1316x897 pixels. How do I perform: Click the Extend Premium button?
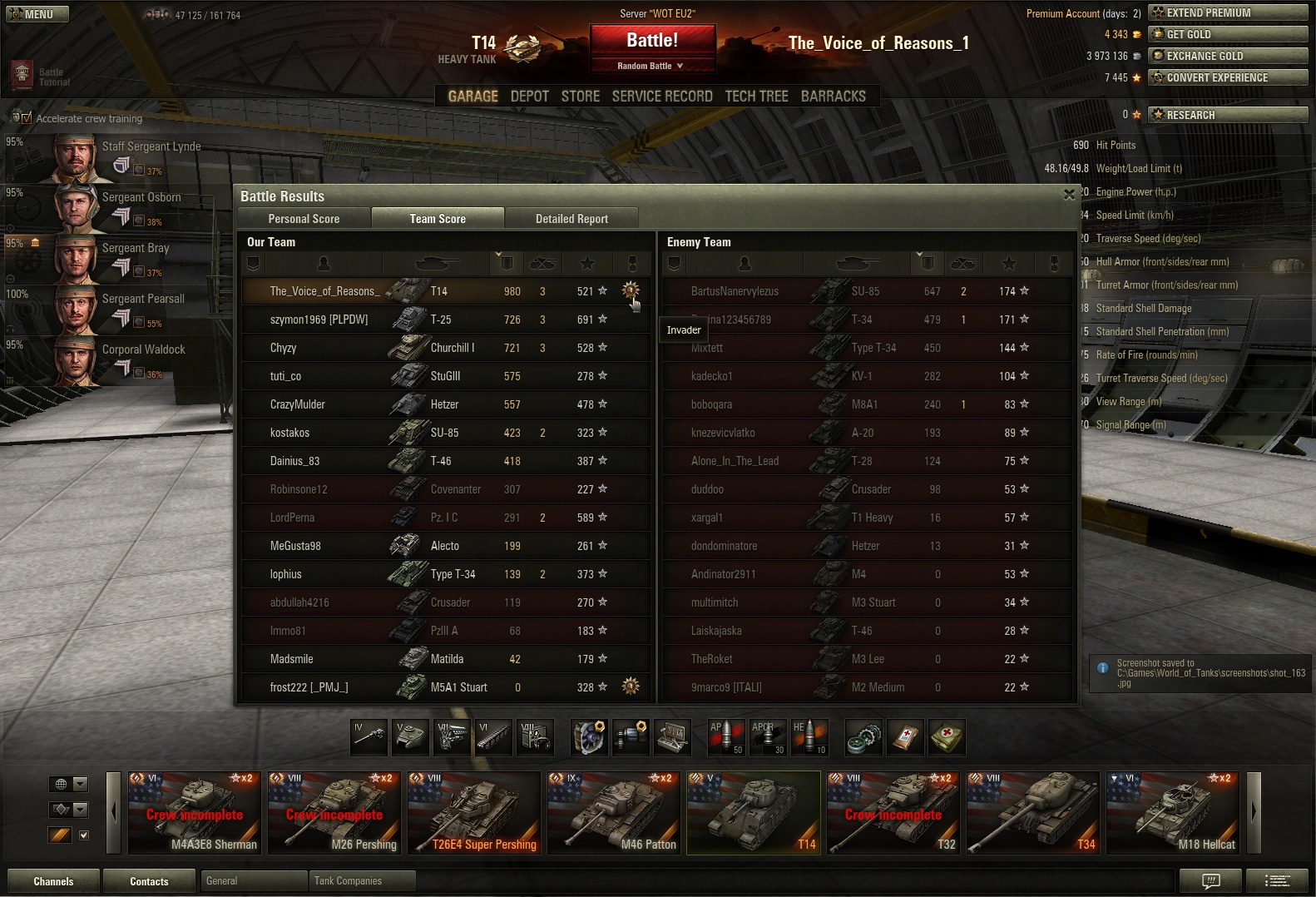tap(1227, 12)
